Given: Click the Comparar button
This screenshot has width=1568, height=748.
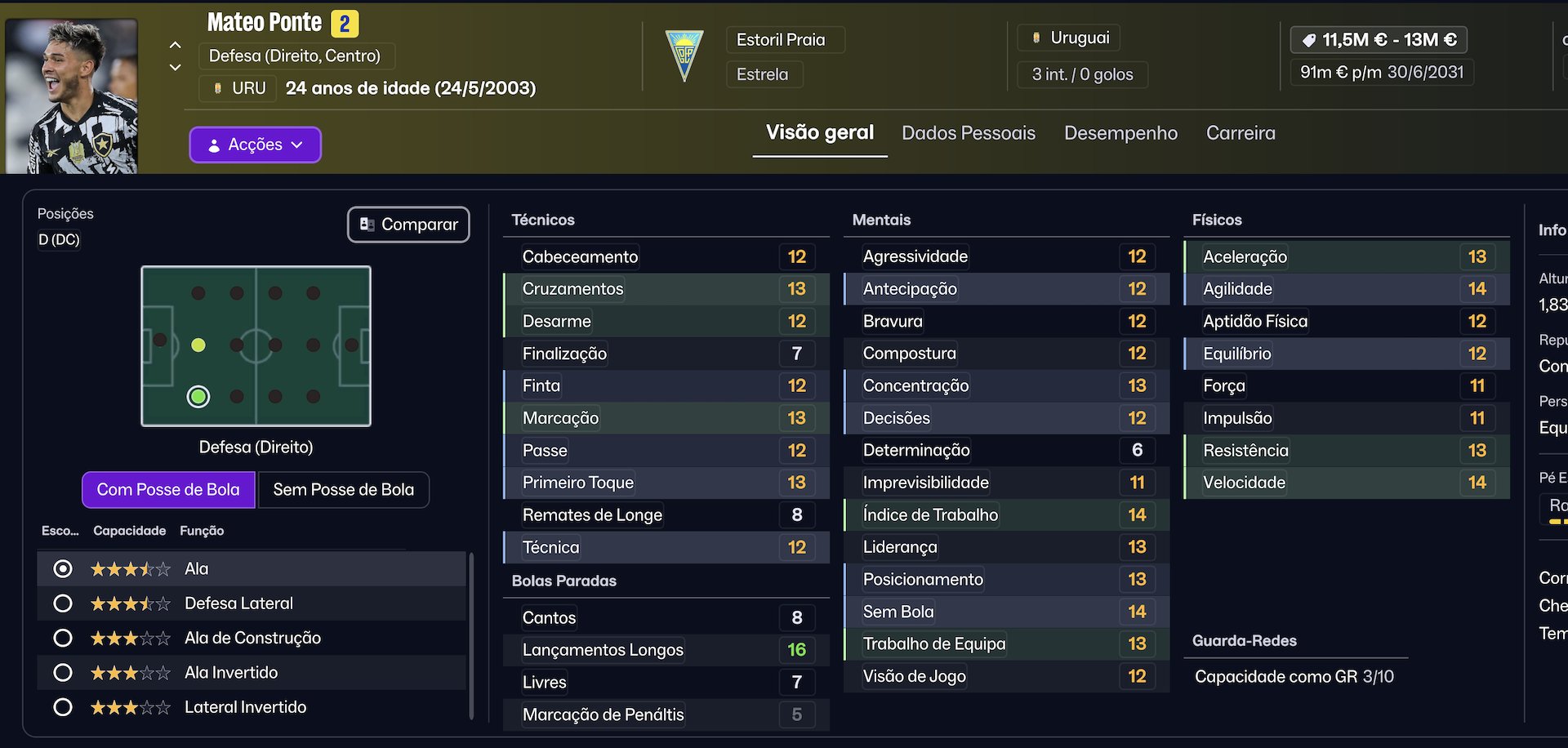Looking at the screenshot, I should [408, 225].
